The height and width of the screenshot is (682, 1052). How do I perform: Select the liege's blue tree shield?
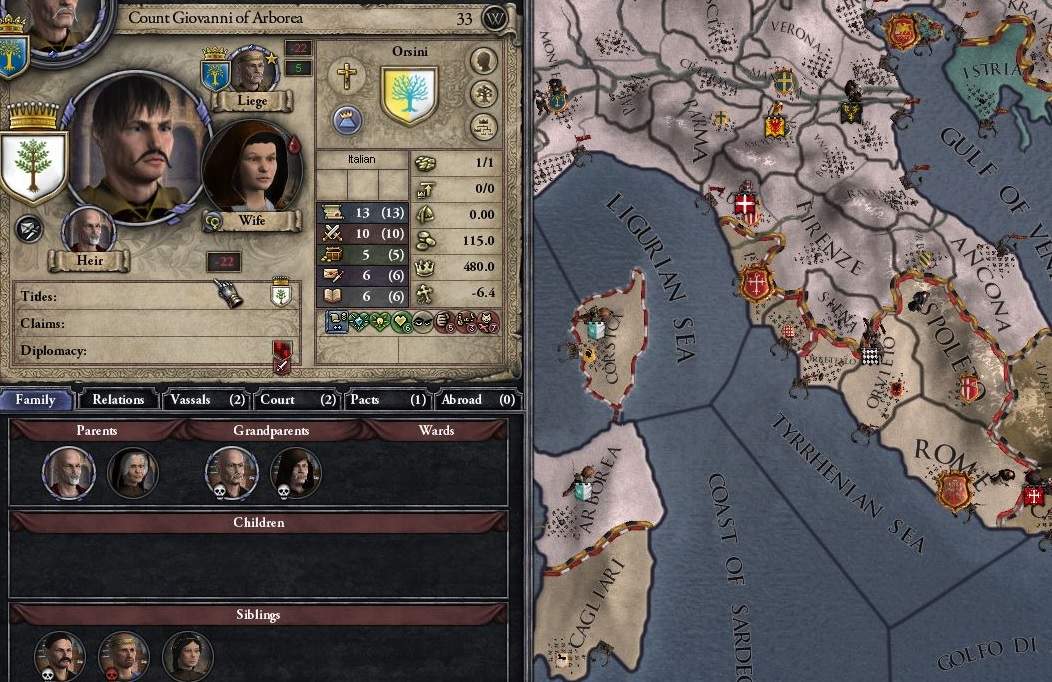215,73
